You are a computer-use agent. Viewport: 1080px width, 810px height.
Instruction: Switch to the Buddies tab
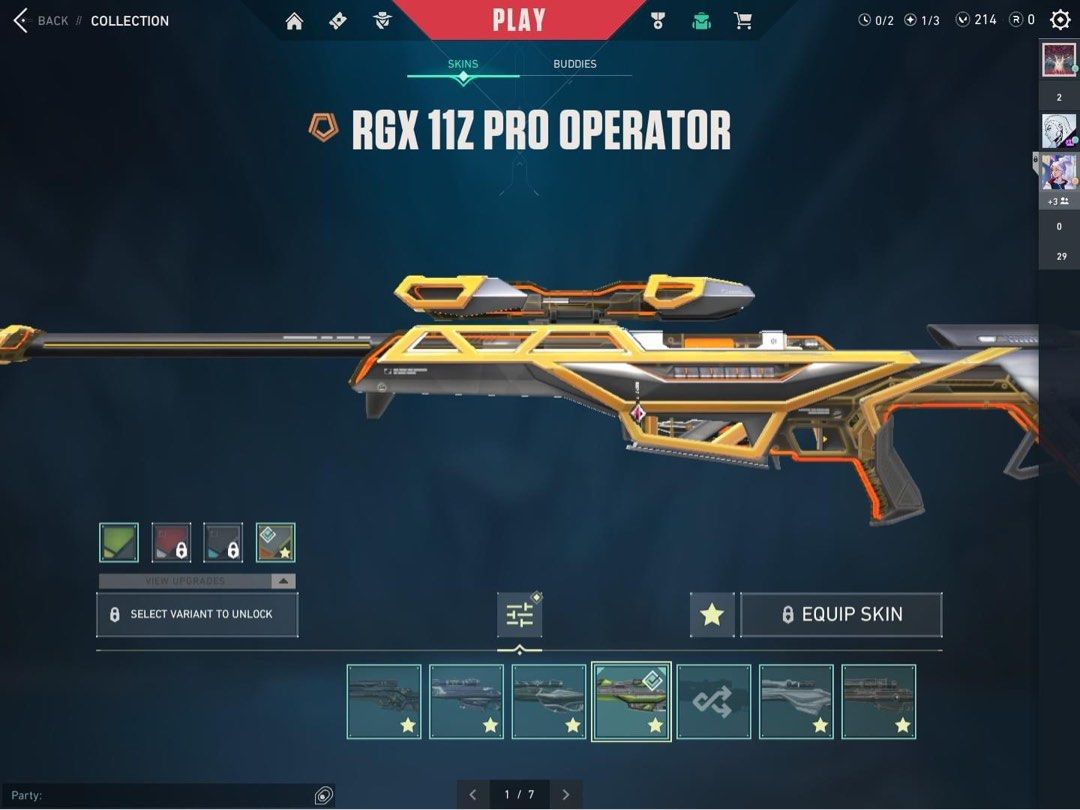coord(575,64)
